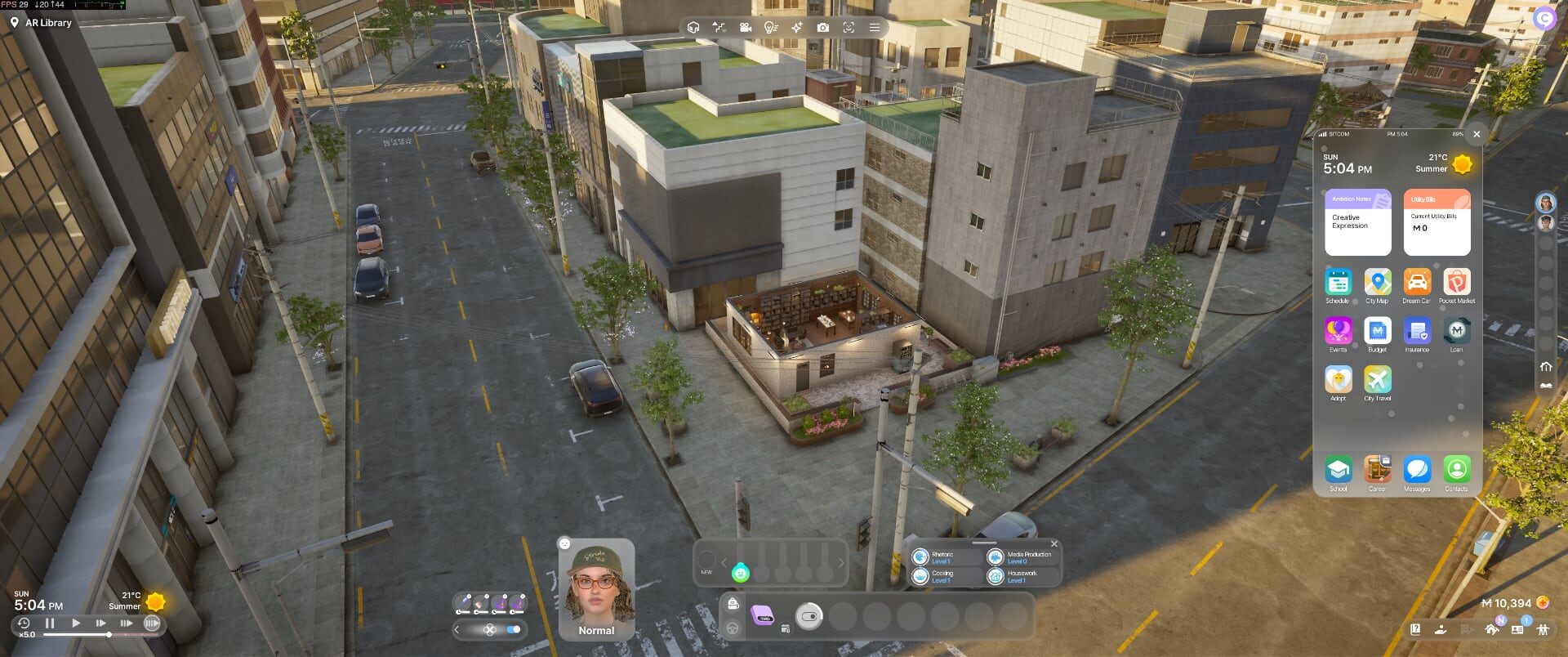Close the skills panel
This screenshot has height=657, width=1568.
click(1054, 544)
